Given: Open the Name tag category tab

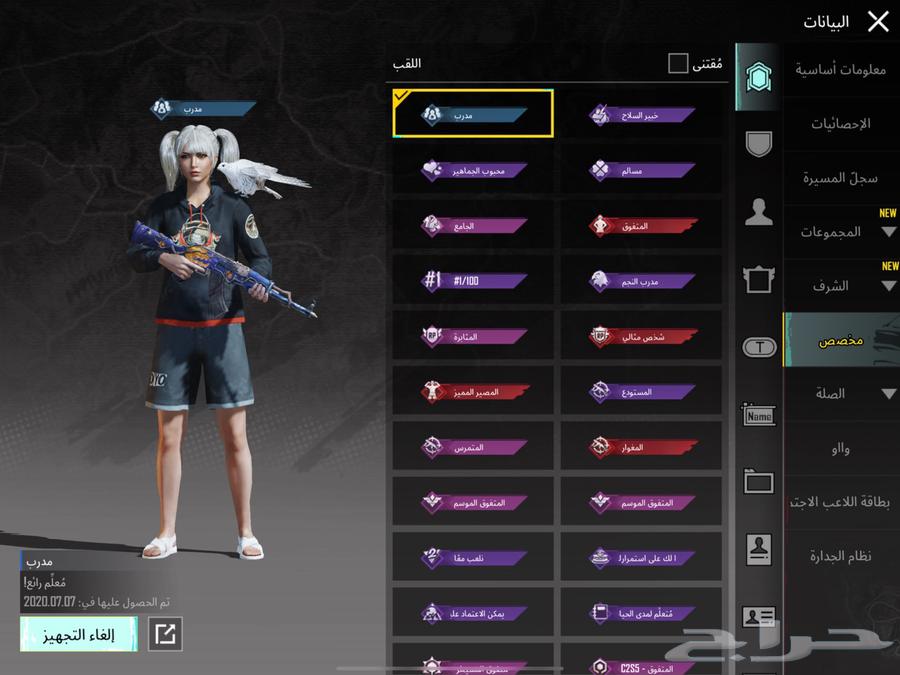Looking at the screenshot, I should (758, 414).
